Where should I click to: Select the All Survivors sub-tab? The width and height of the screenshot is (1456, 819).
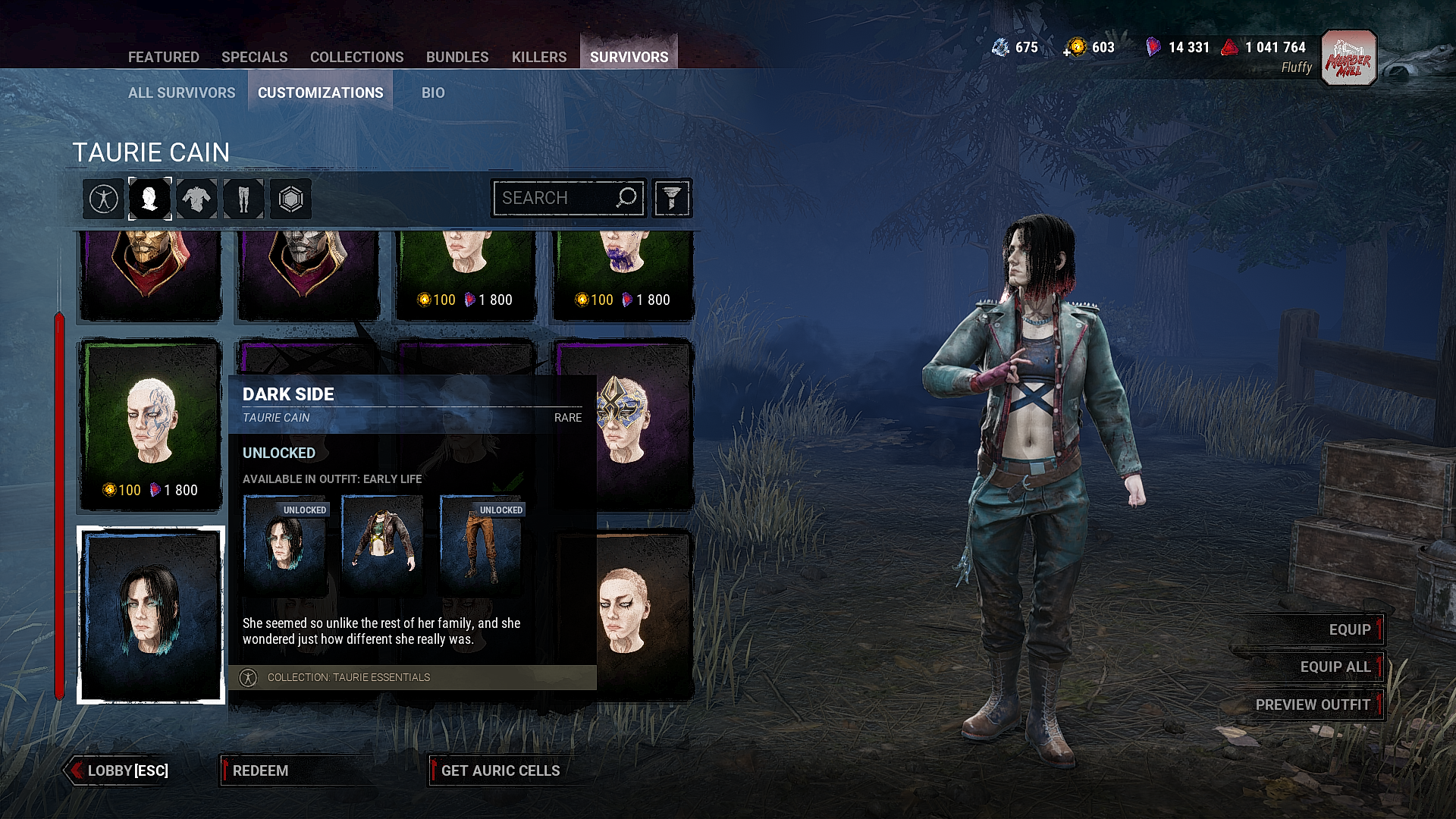click(x=181, y=93)
